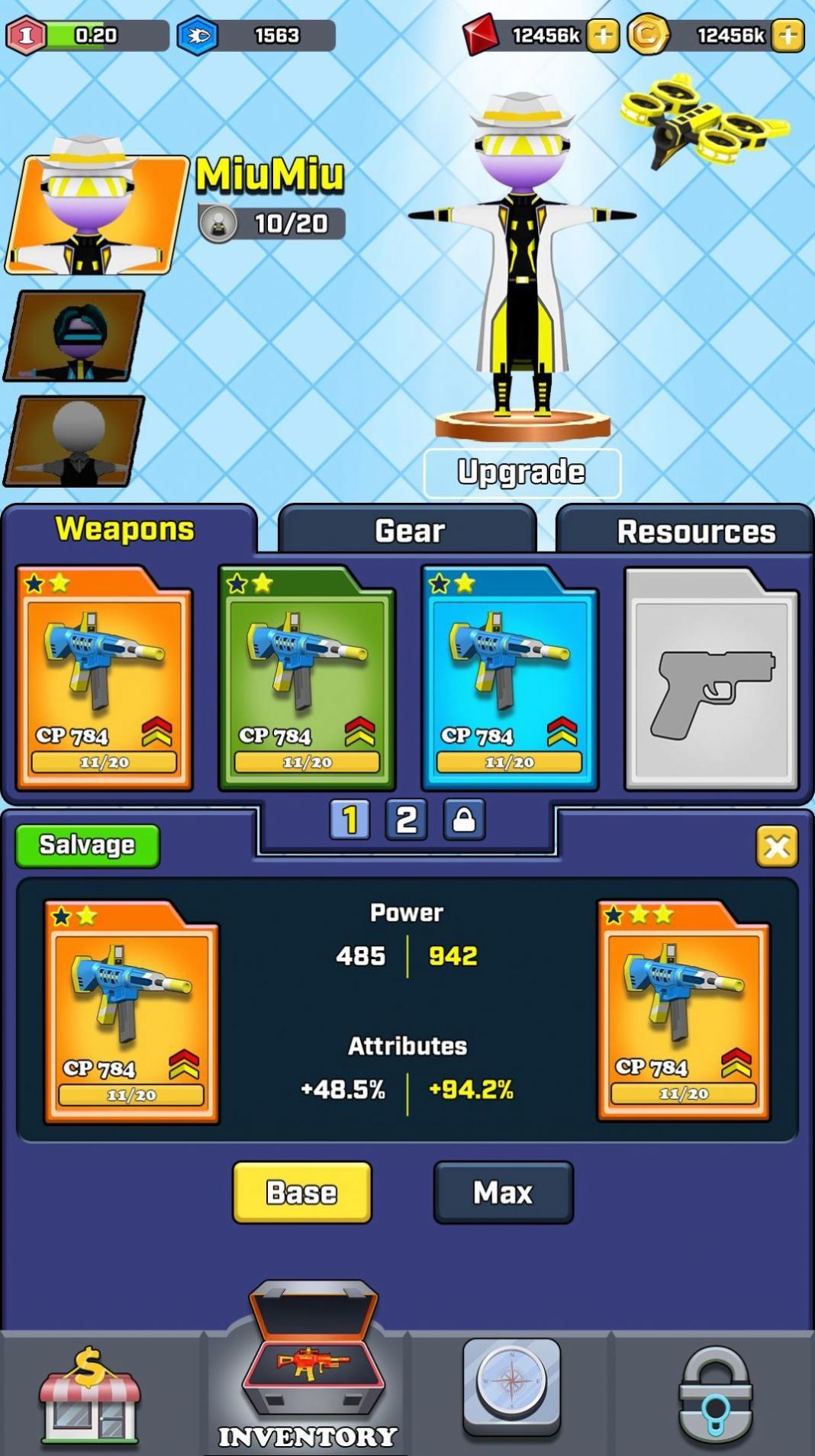
Task: Open the shop from the bottom bar
Action: (x=90, y=1395)
